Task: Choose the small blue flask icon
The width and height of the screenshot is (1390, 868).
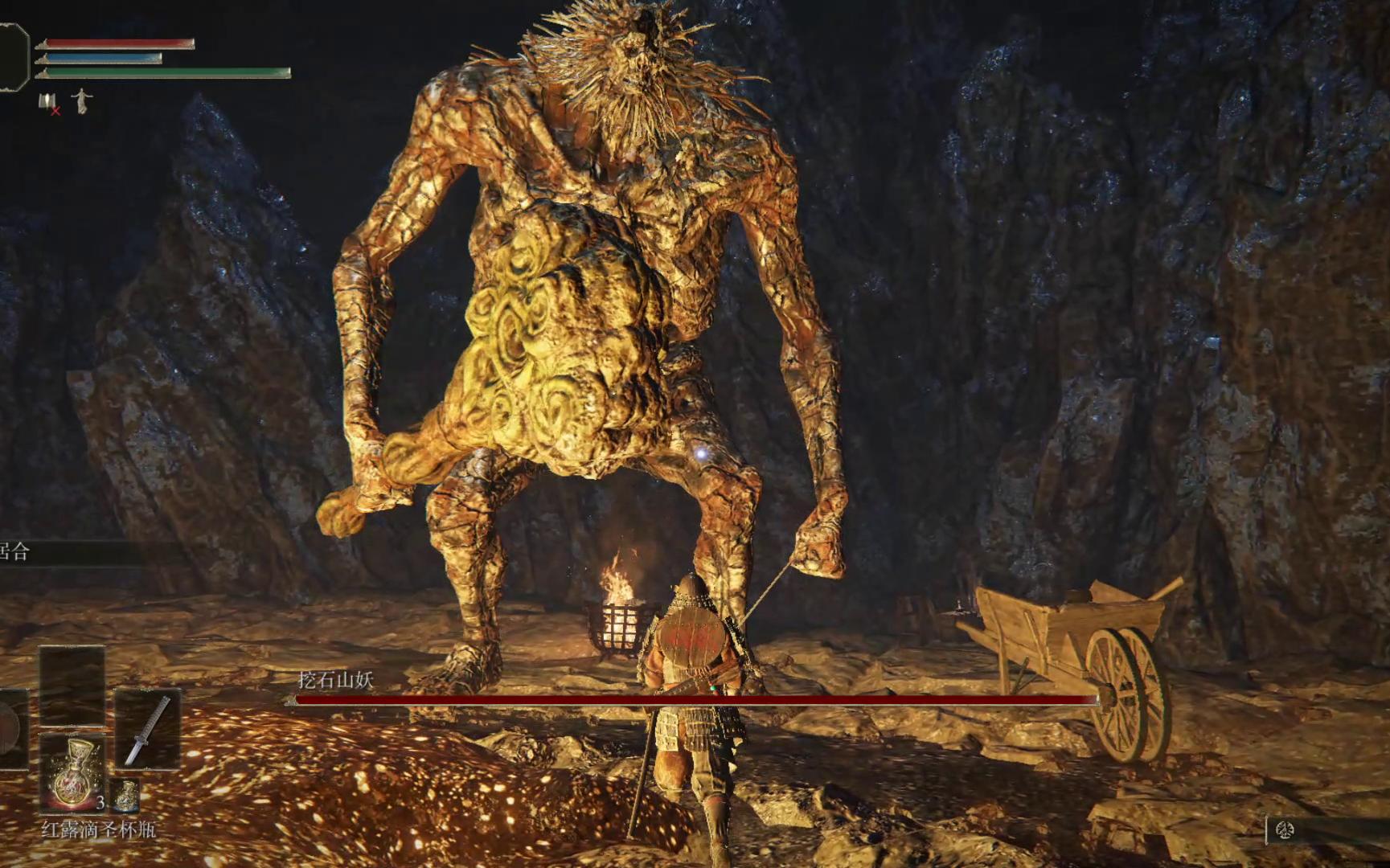Action: 125,795
